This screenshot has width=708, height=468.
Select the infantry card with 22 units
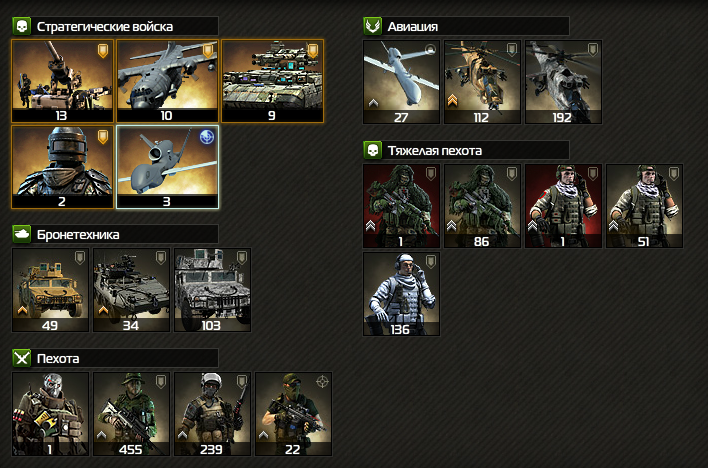point(293,410)
